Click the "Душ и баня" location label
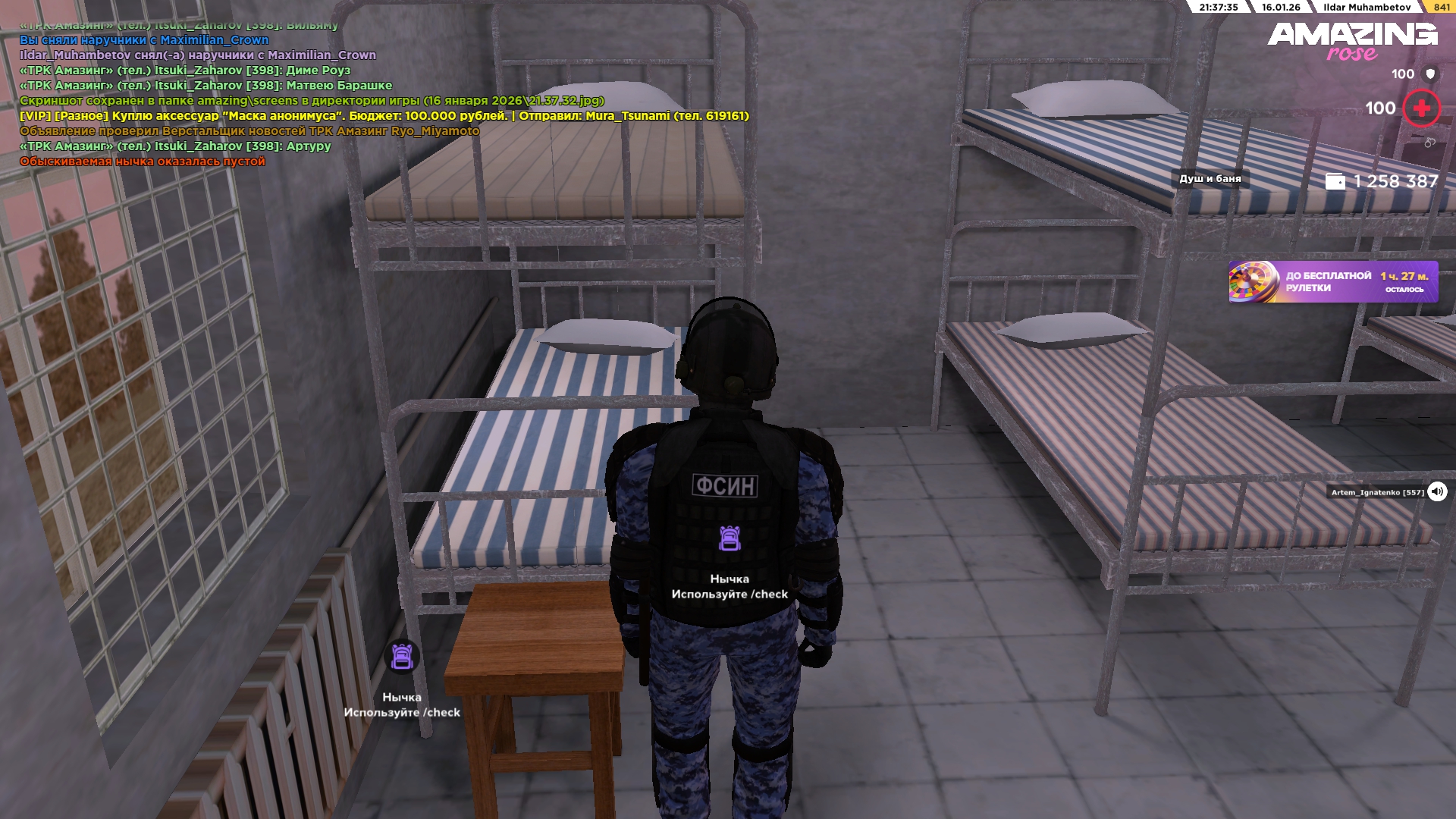 coord(1210,179)
